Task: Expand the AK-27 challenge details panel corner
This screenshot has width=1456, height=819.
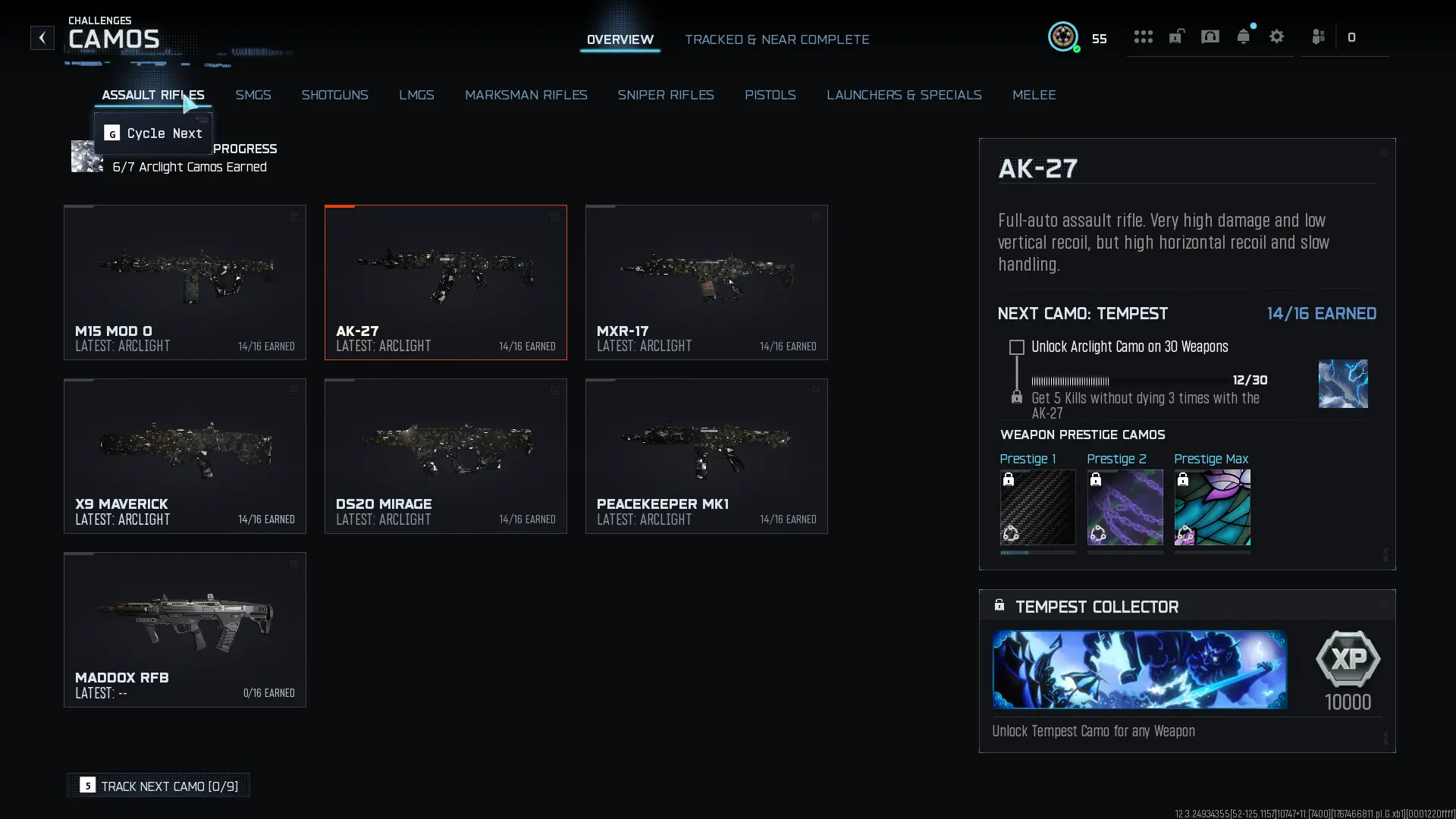Action: [1383, 152]
